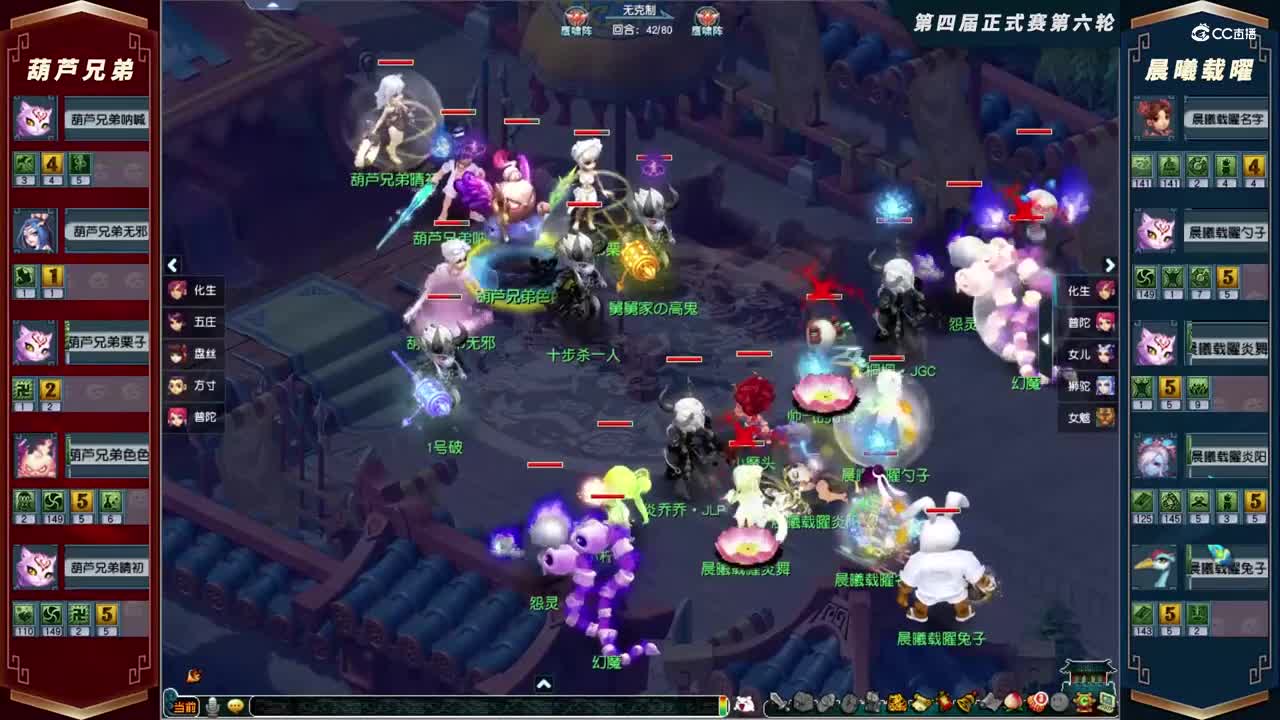Collapse the left school list with its arrow

pyautogui.click(x=172, y=262)
